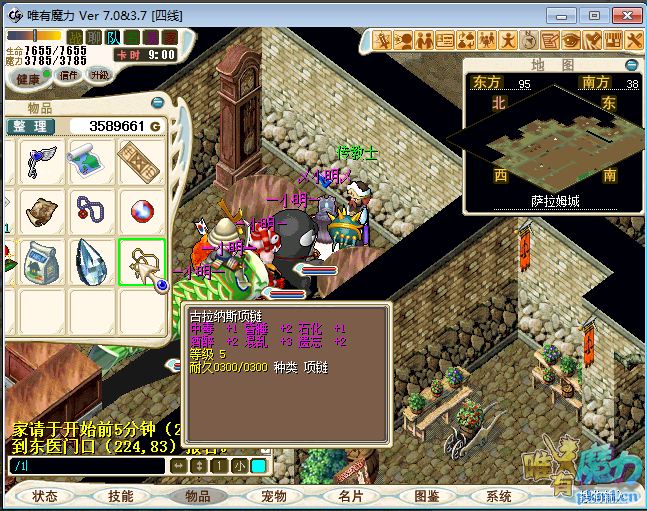Open the 信件 mail button

tap(69, 76)
